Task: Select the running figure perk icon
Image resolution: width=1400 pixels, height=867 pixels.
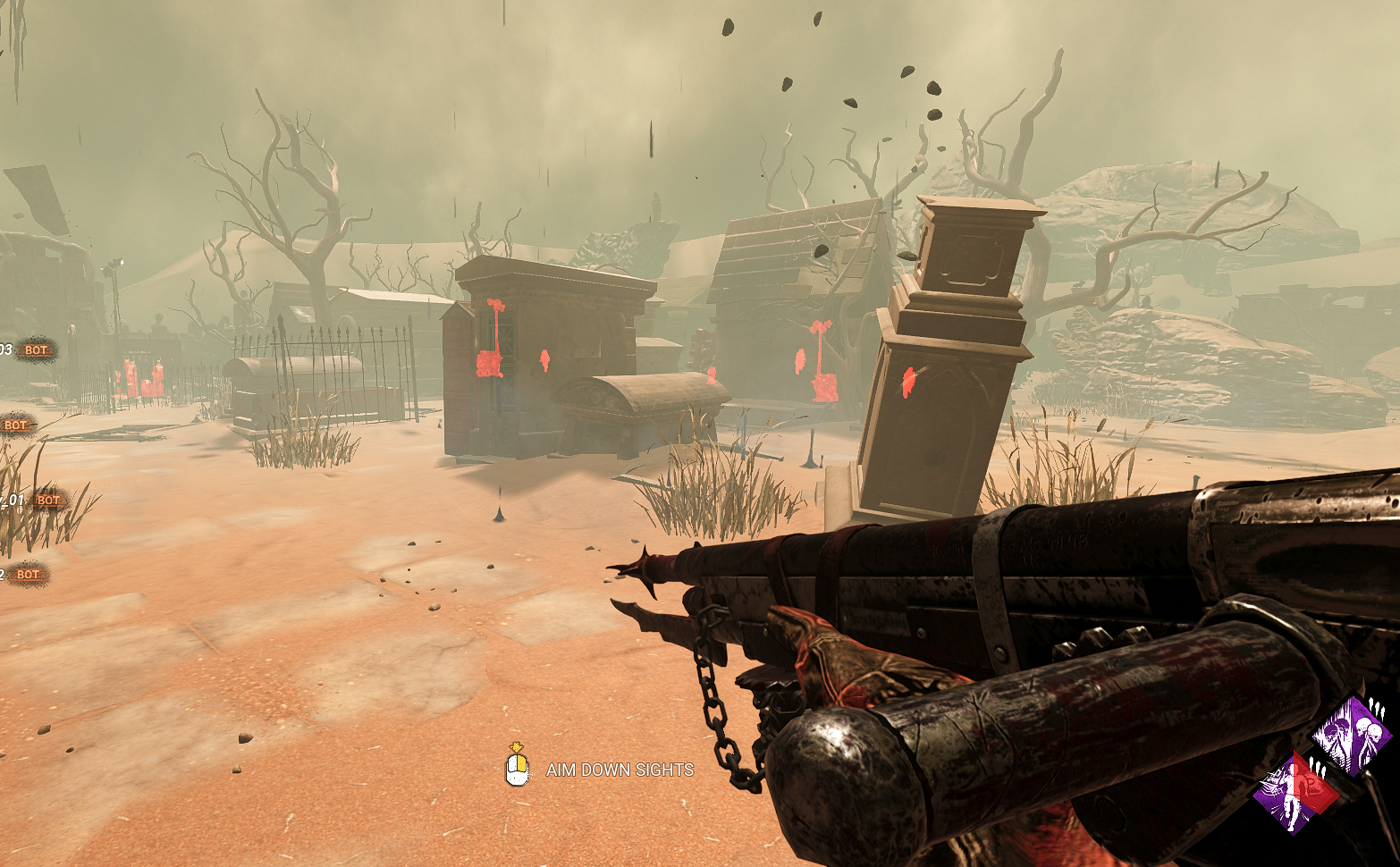Action: click(1295, 792)
